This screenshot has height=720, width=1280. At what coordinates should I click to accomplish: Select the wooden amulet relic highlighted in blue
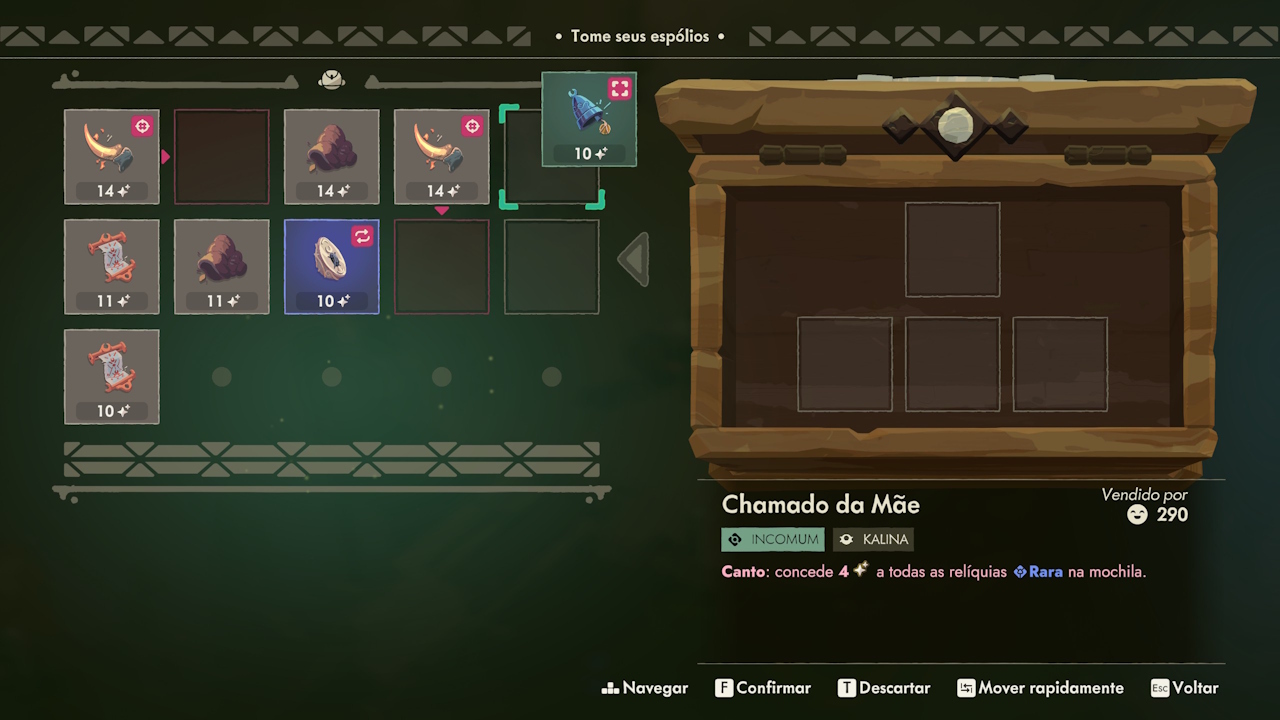click(331, 267)
